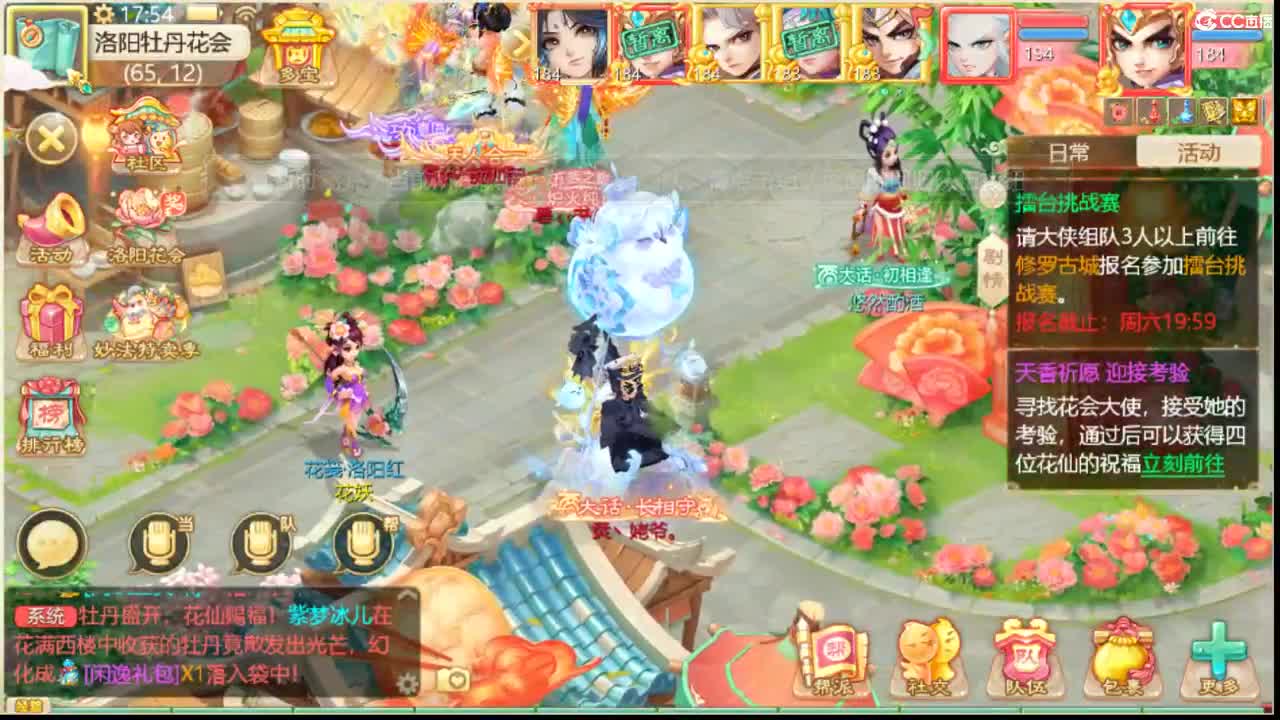The image size is (1280, 720).
Task: Open the 排行榜 rankings icon
Action: point(49,415)
